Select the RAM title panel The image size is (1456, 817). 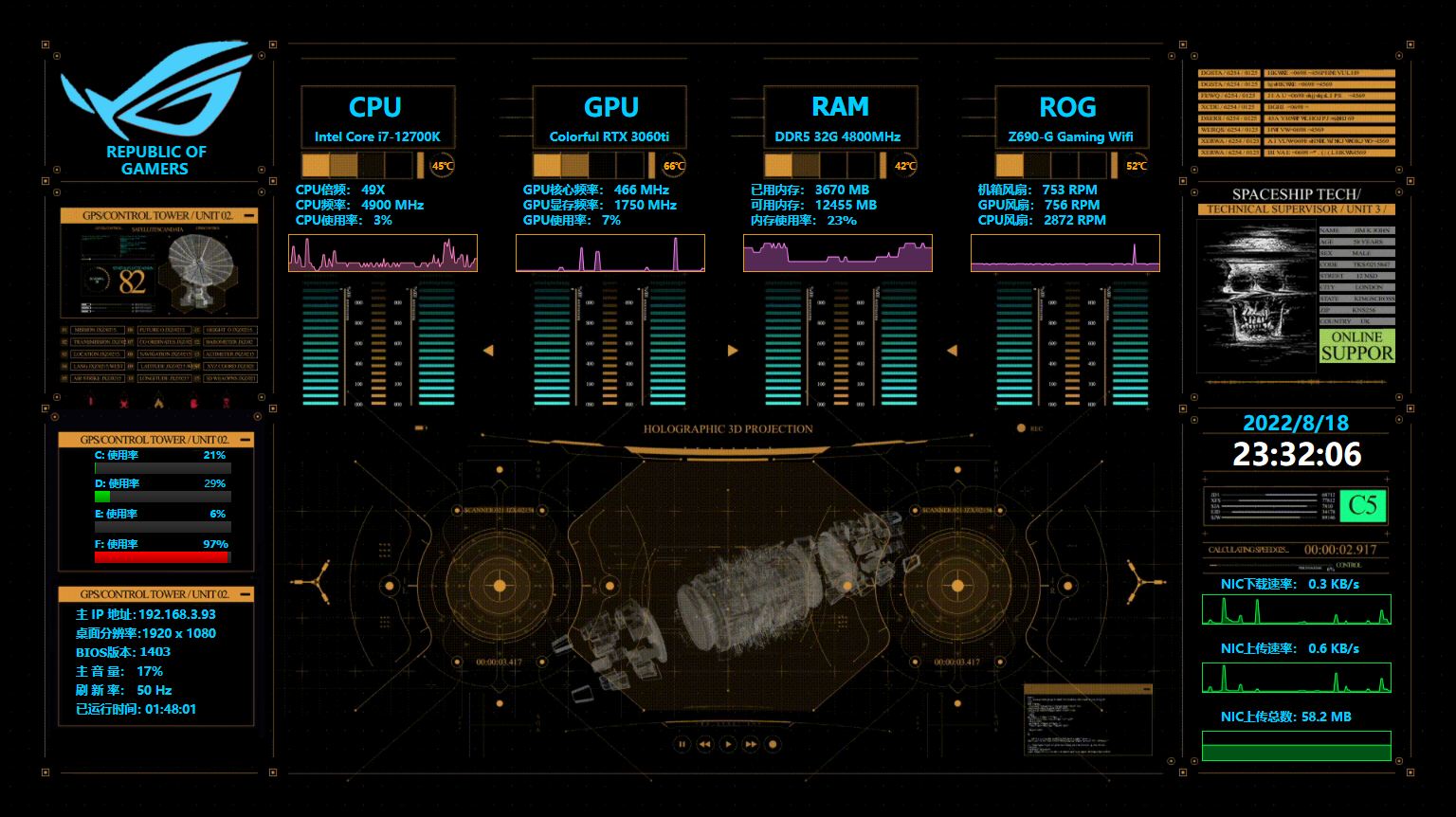click(840, 118)
